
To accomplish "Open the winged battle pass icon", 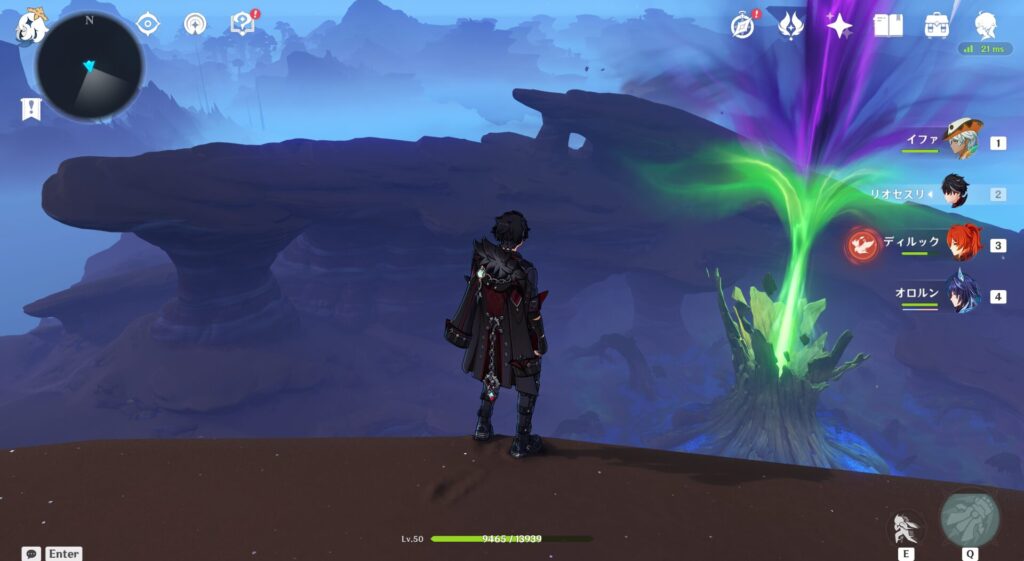I will (x=791, y=25).
